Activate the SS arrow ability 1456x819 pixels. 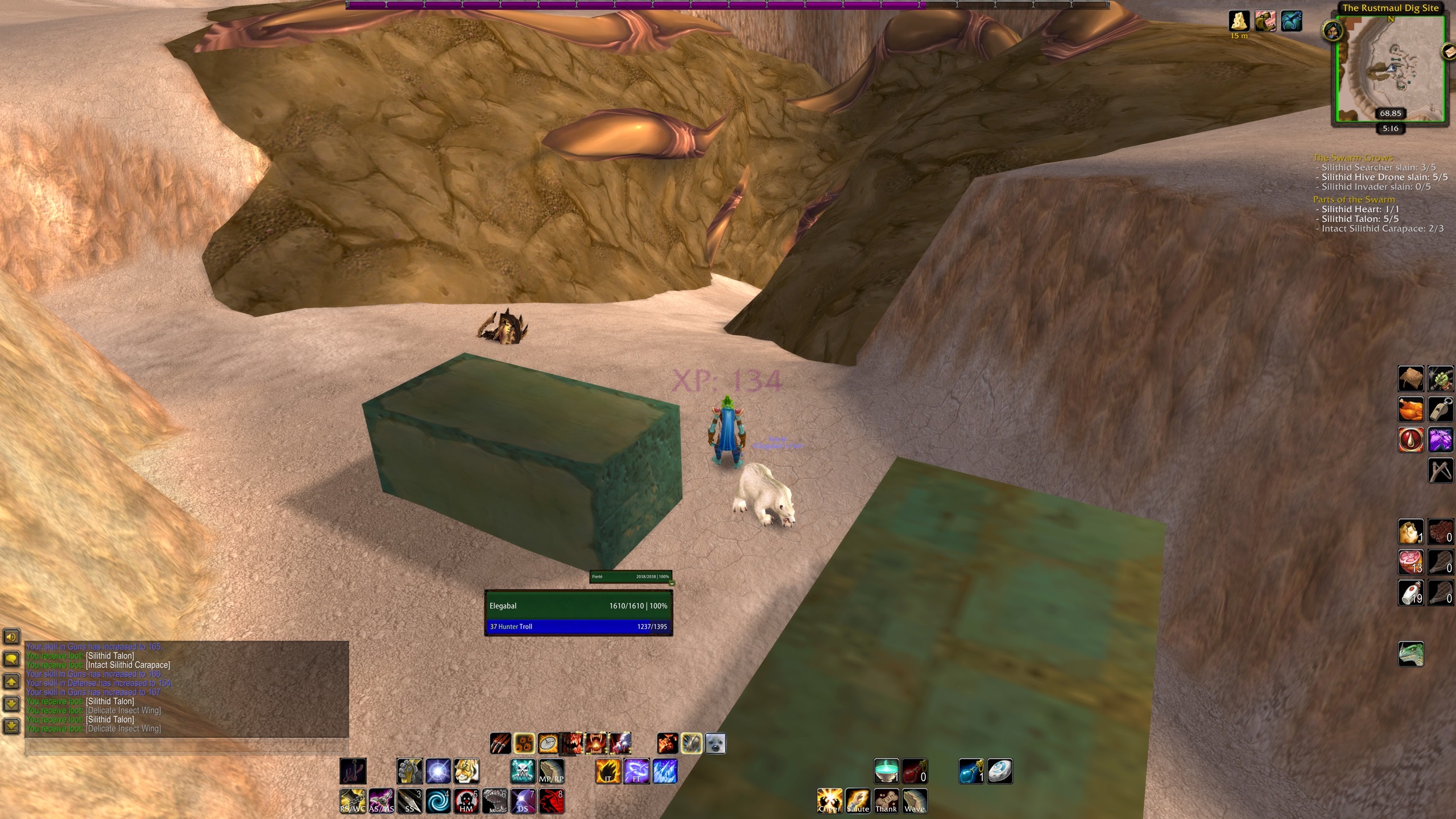(x=409, y=801)
